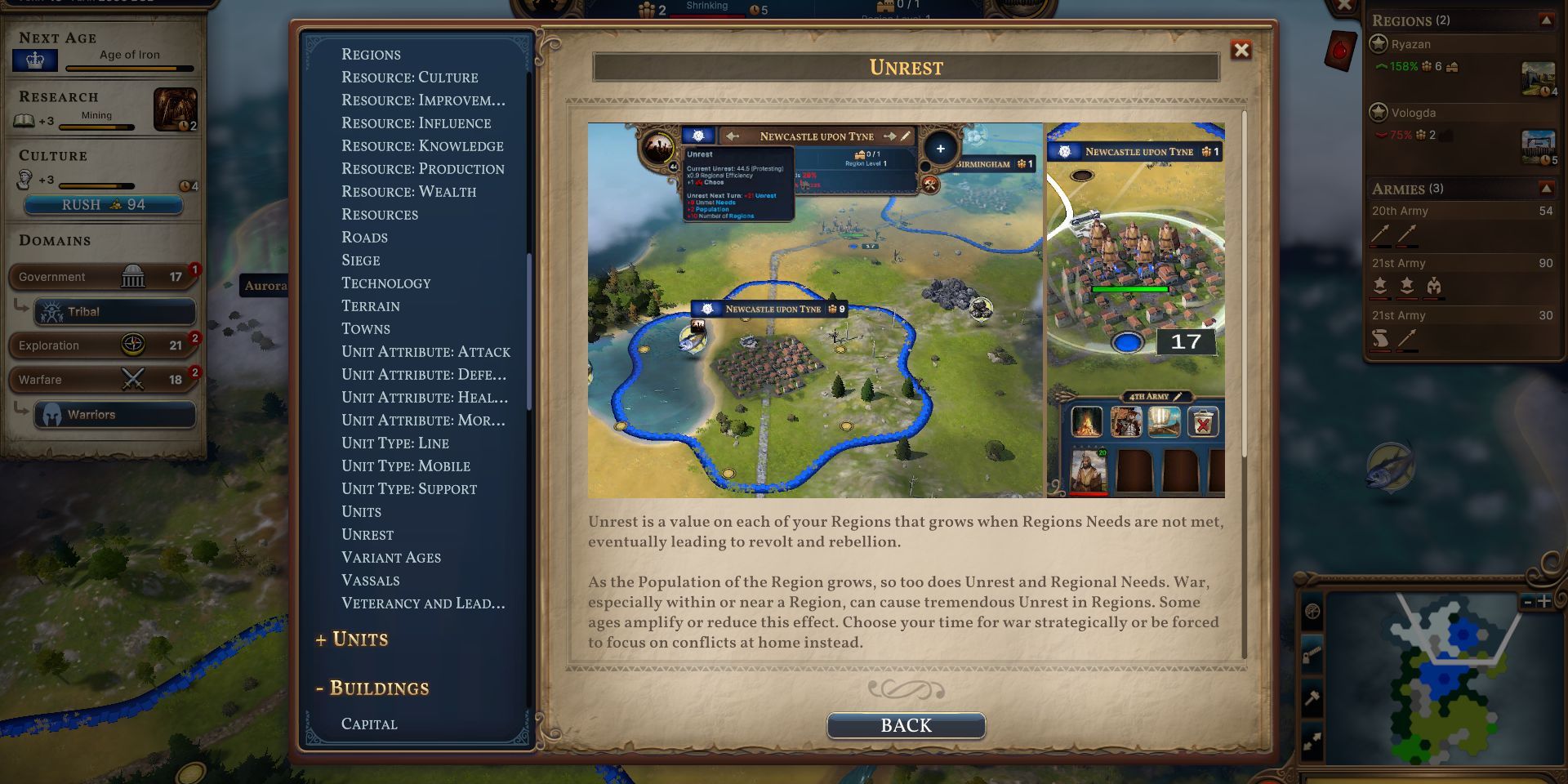The width and height of the screenshot is (1568, 784).
Task: Go back with the BACK button
Action: 906,725
